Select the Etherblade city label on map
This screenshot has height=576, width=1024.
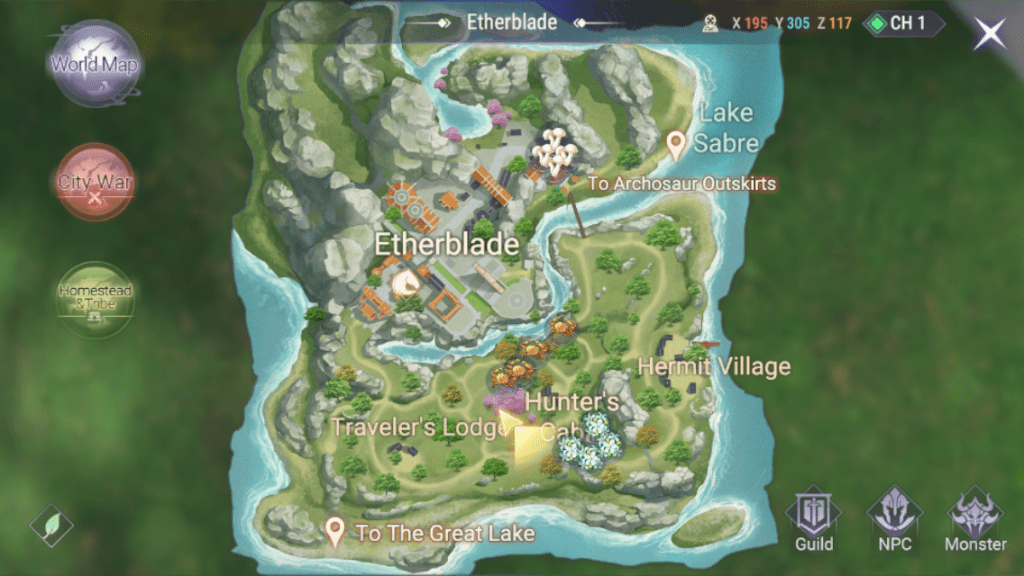446,244
